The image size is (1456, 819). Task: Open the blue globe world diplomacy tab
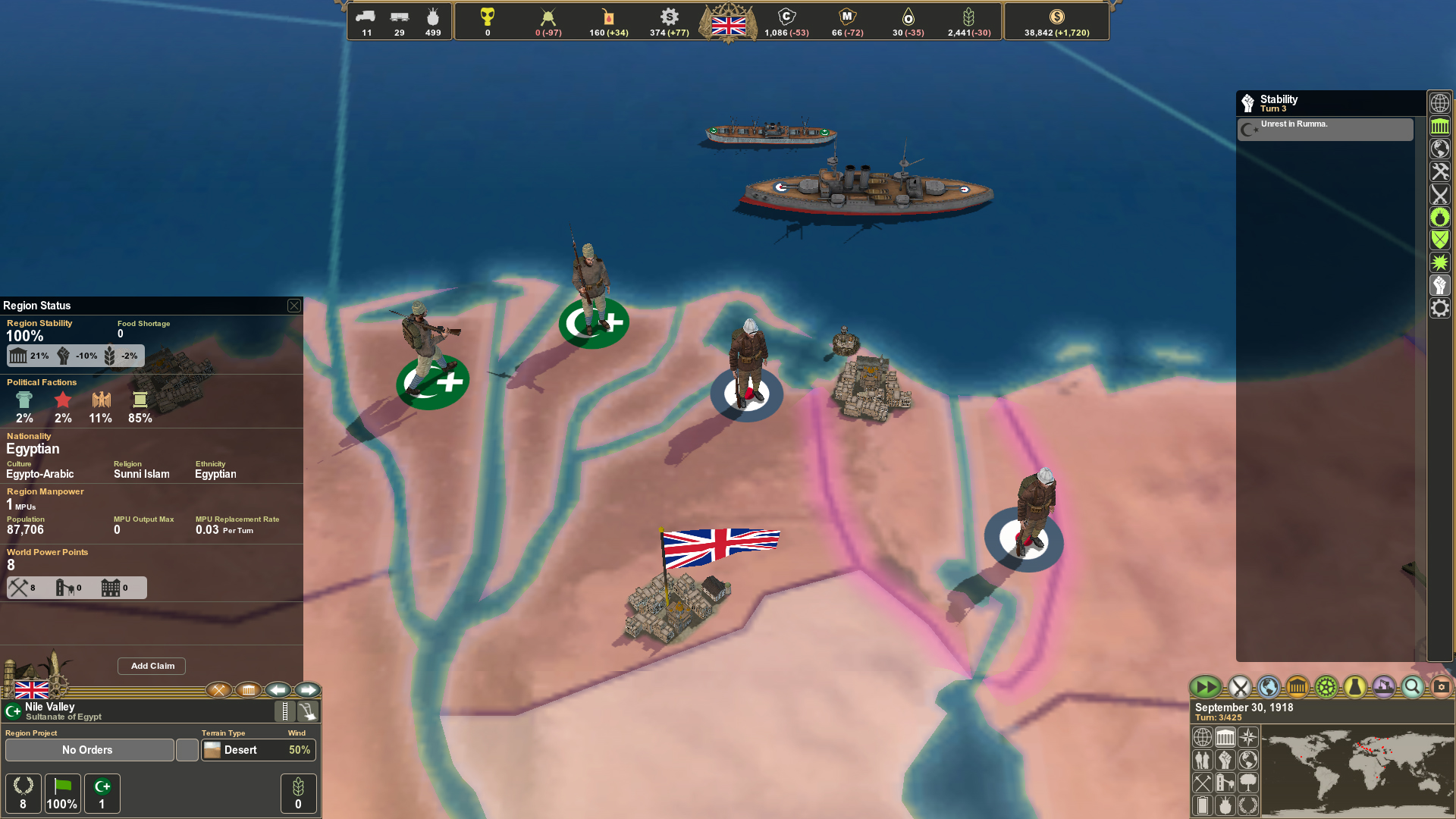[1268, 687]
